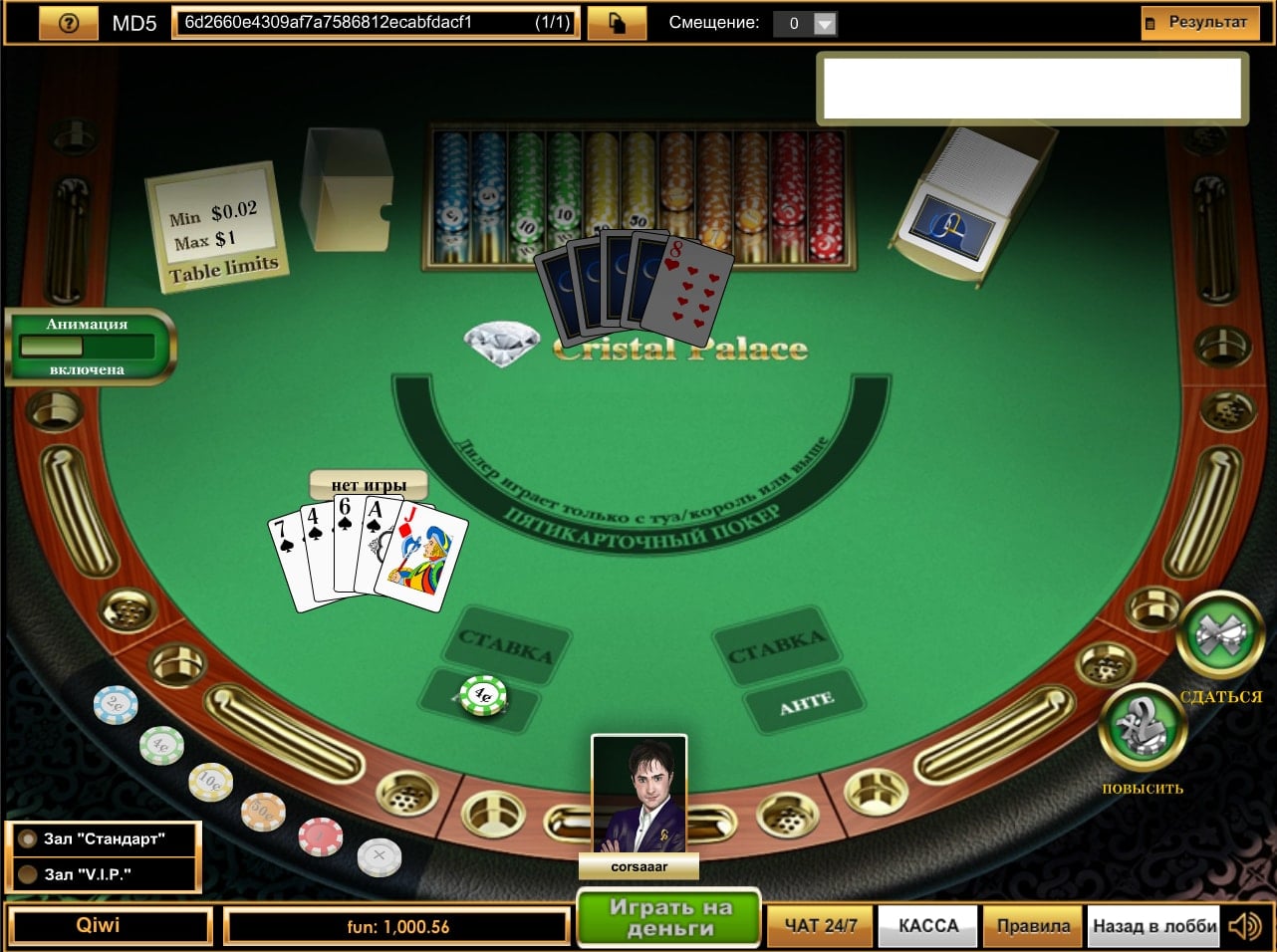Select the orange 50¢ chip
The height and width of the screenshot is (952, 1277).
263,812
